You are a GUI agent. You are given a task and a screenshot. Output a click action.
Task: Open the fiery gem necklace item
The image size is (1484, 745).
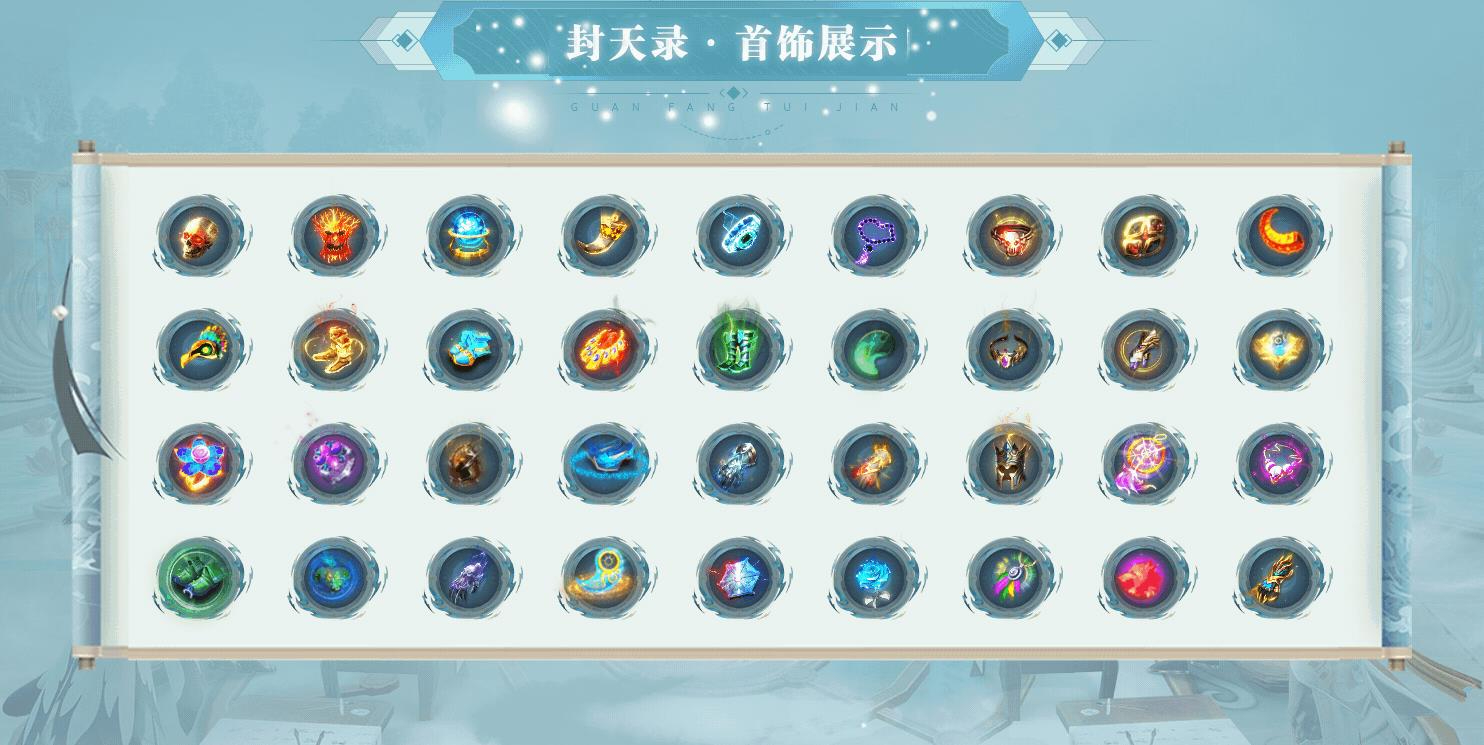[604, 347]
